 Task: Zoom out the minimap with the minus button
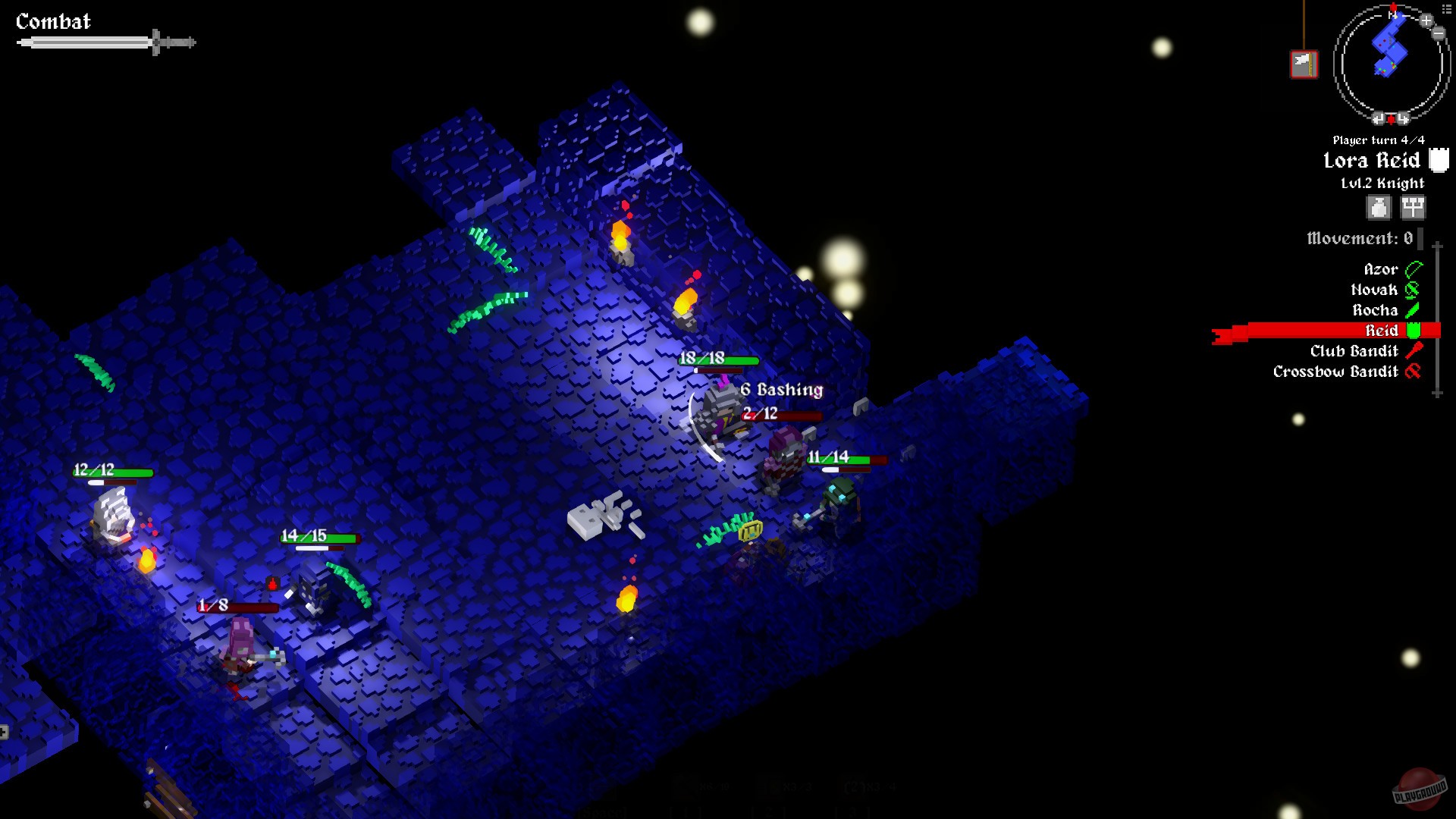pos(1438,33)
